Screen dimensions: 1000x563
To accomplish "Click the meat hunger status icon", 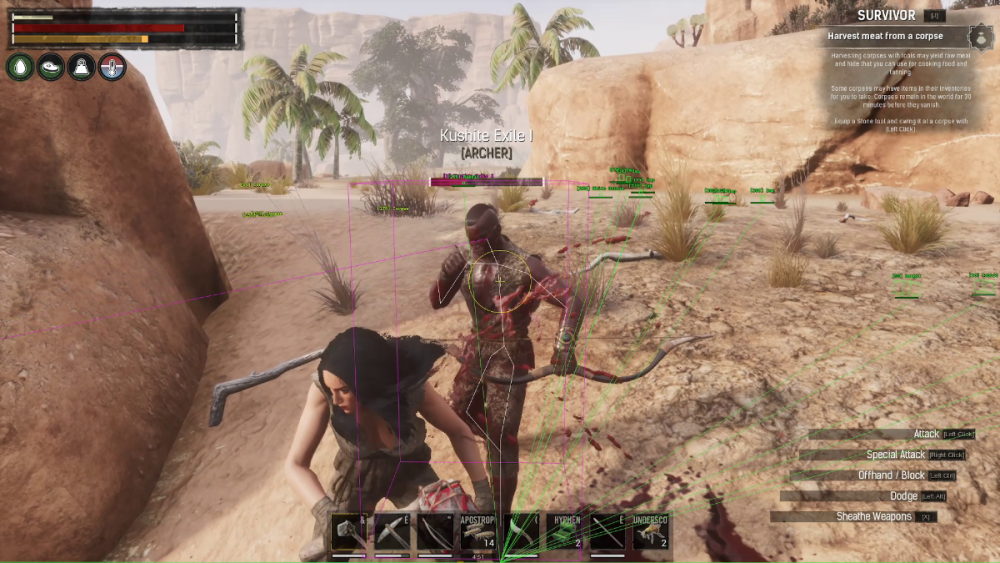I will pyautogui.click(x=51, y=67).
